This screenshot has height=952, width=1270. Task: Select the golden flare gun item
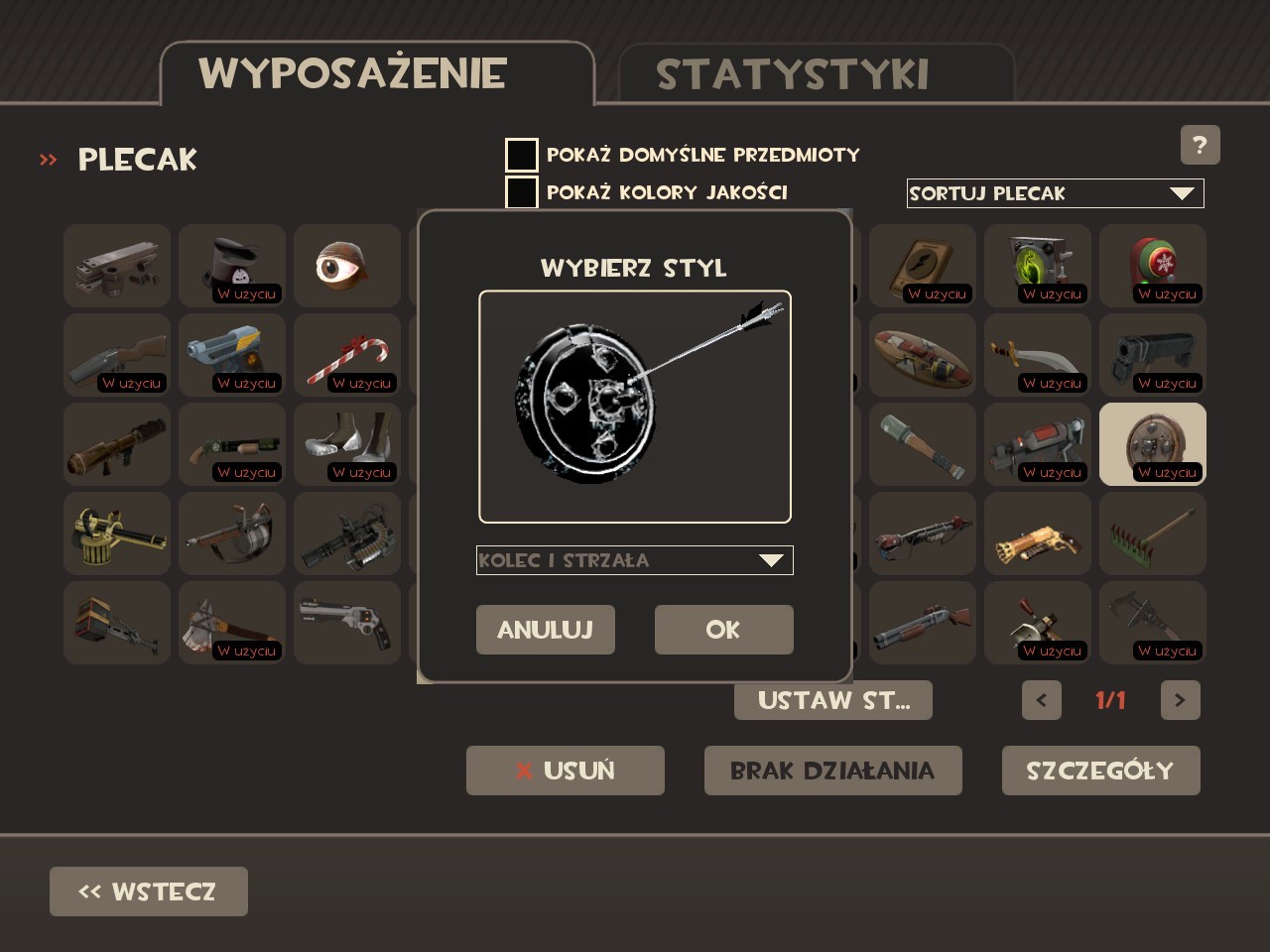click(1037, 534)
